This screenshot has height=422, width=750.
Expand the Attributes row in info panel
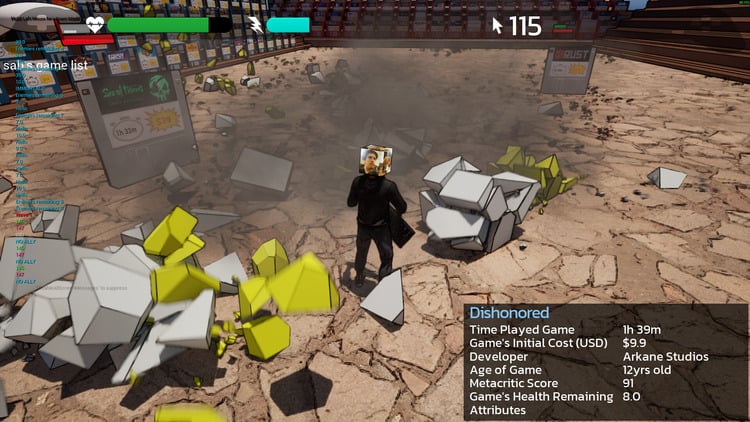pos(497,410)
